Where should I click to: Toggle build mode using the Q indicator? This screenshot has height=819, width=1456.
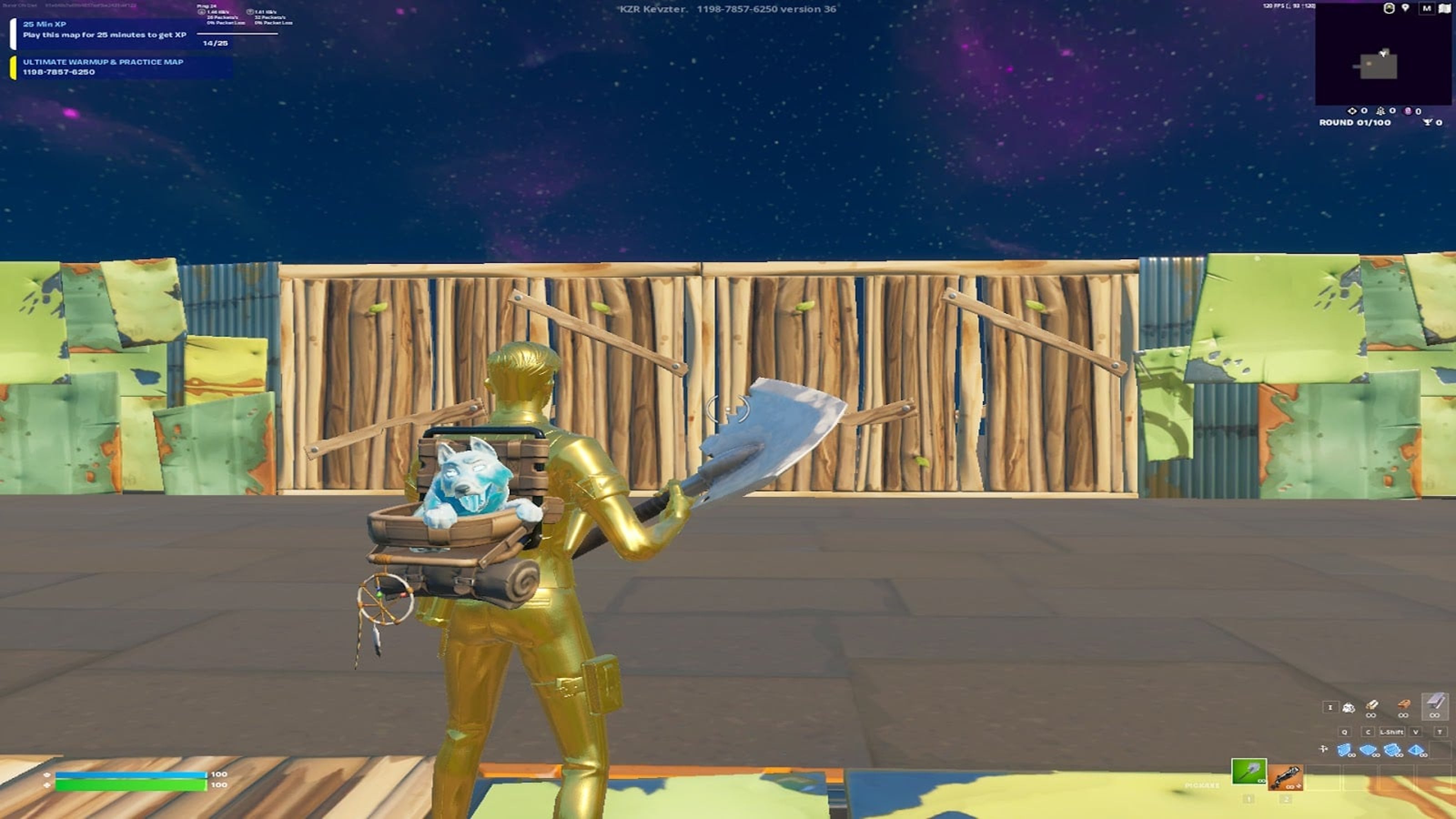coord(1344,733)
